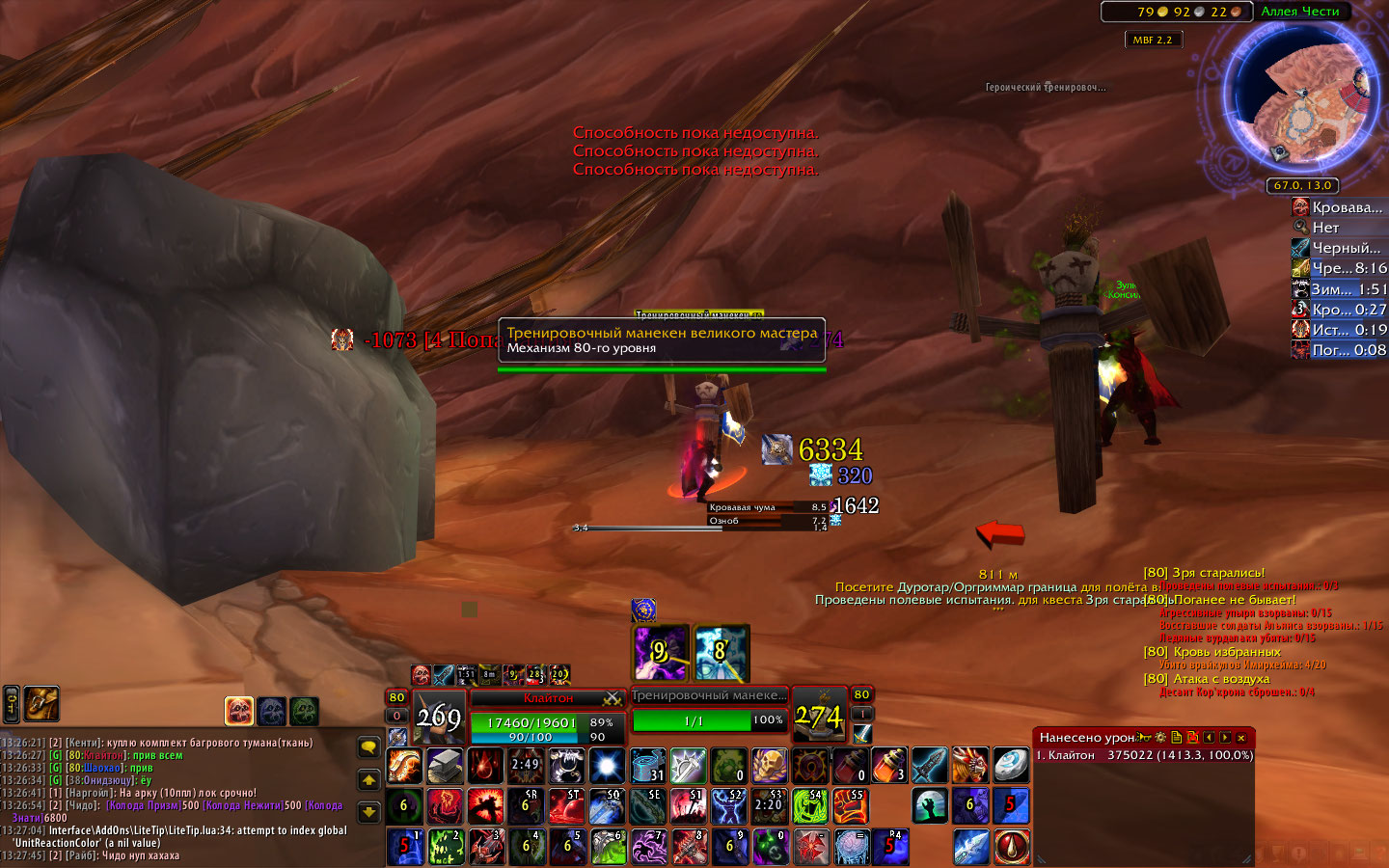Activate the red skull Blood Presence stance

tap(239, 711)
